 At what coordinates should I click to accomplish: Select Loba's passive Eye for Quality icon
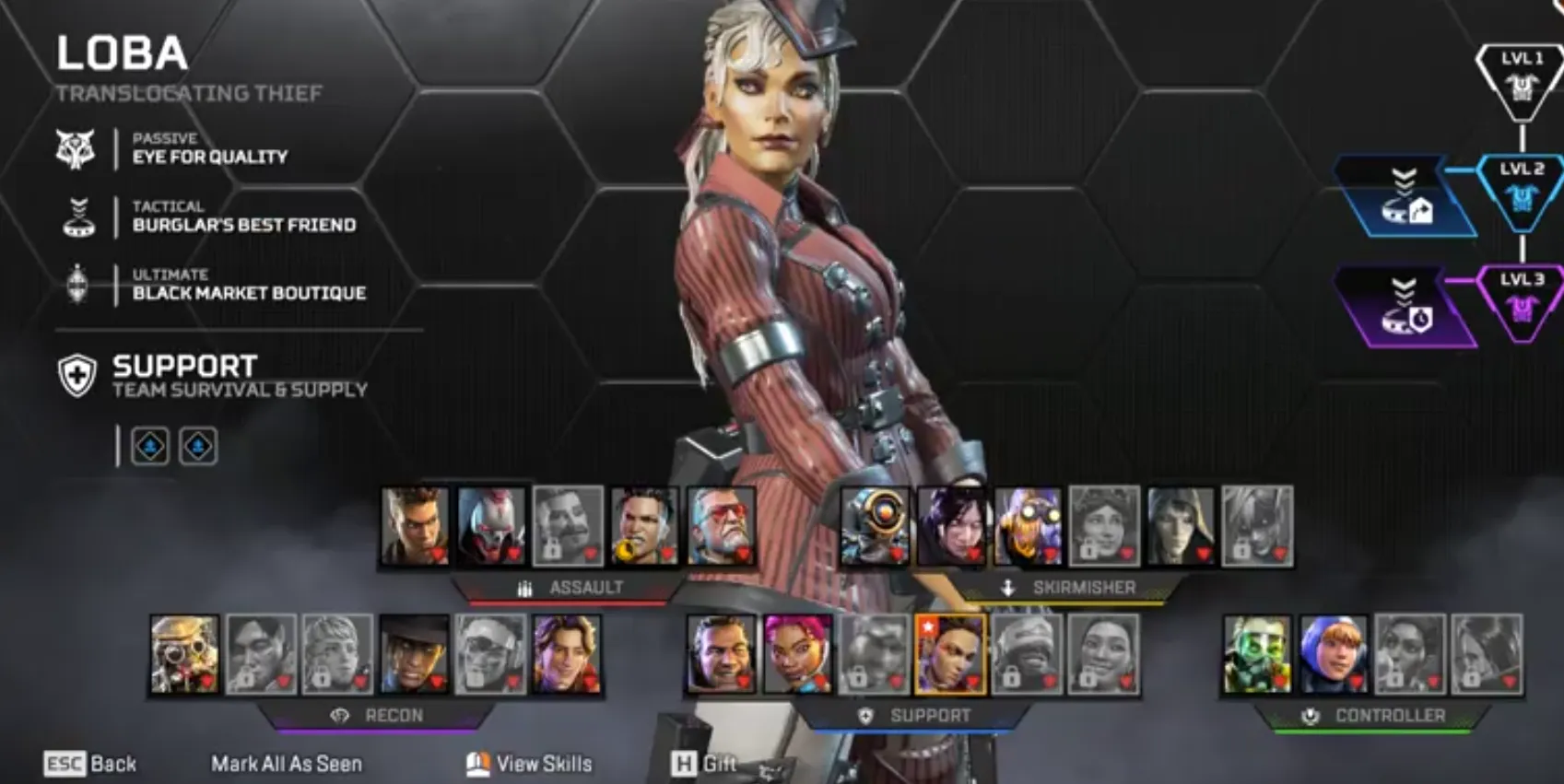[76, 147]
